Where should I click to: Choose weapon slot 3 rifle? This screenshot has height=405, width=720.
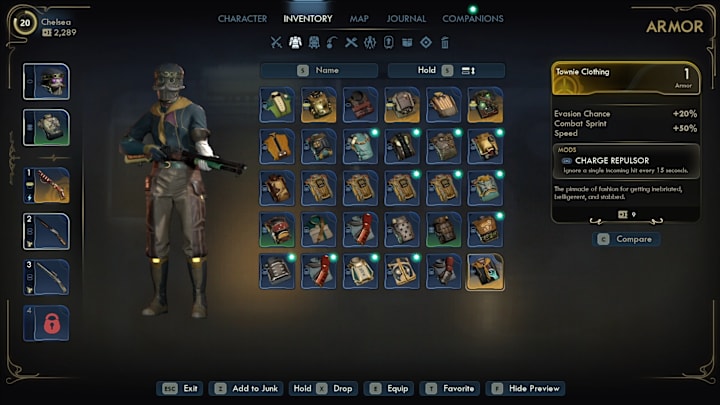47,277
